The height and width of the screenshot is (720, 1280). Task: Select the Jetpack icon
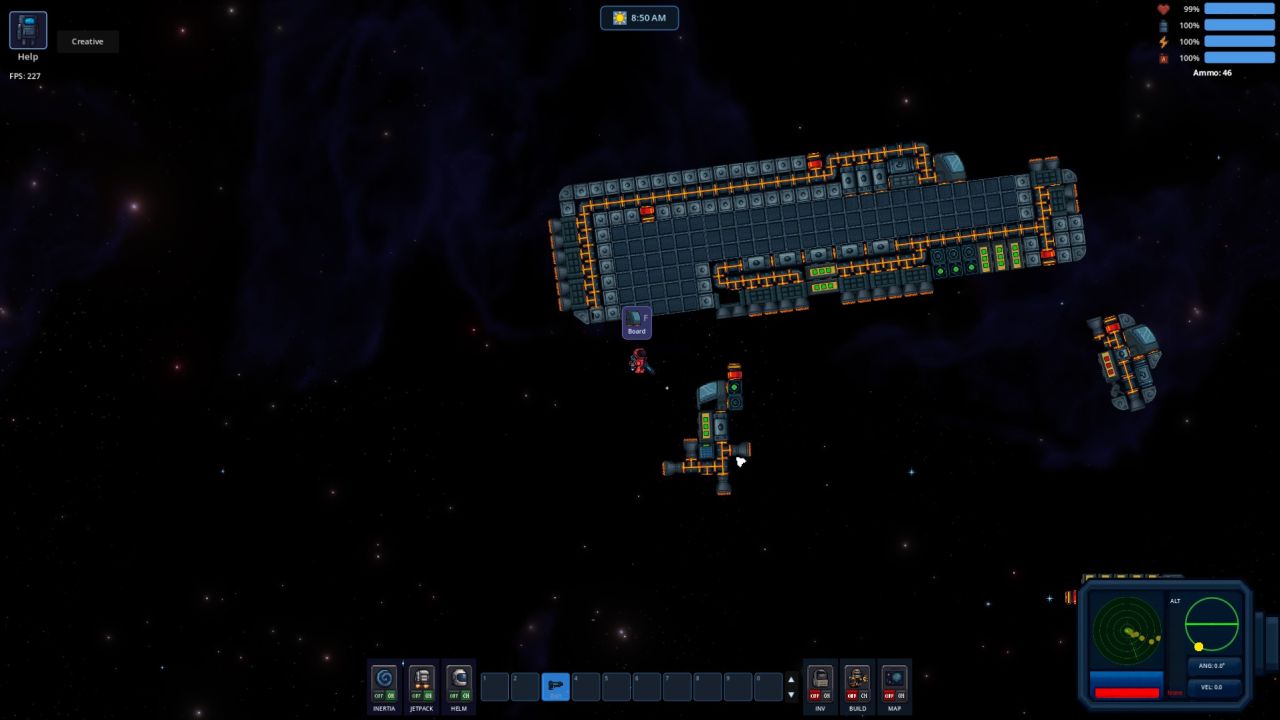[421, 680]
